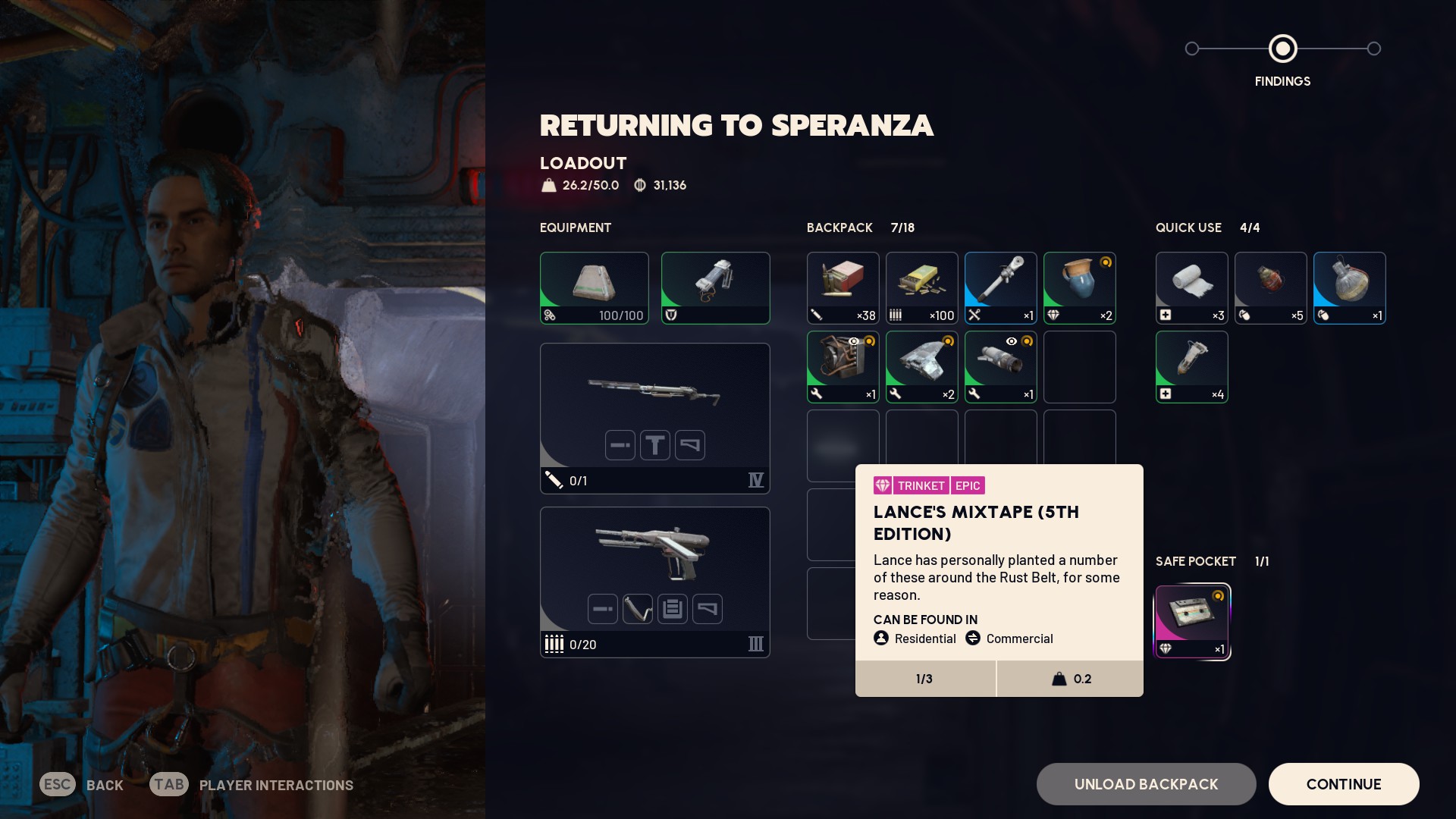The image size is (1456, 819).
Task: Select the bandage roll in quick use
Action: tap(1191, 288)
